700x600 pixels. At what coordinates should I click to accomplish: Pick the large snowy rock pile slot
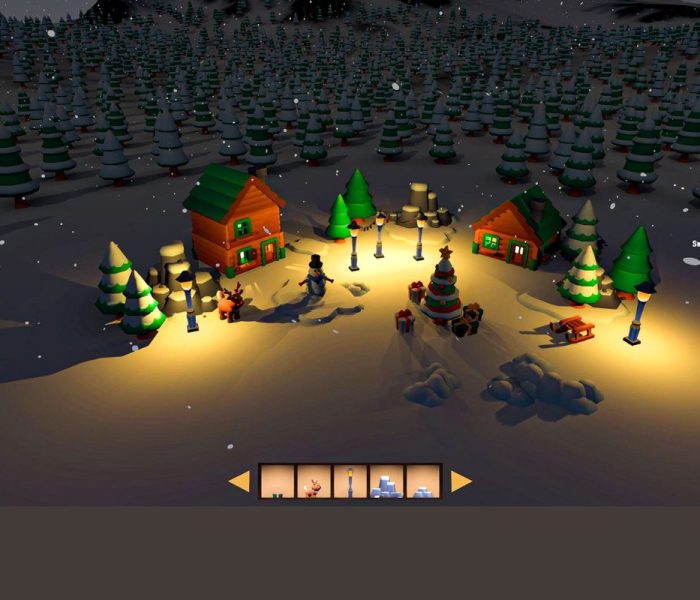click(387, 481)
